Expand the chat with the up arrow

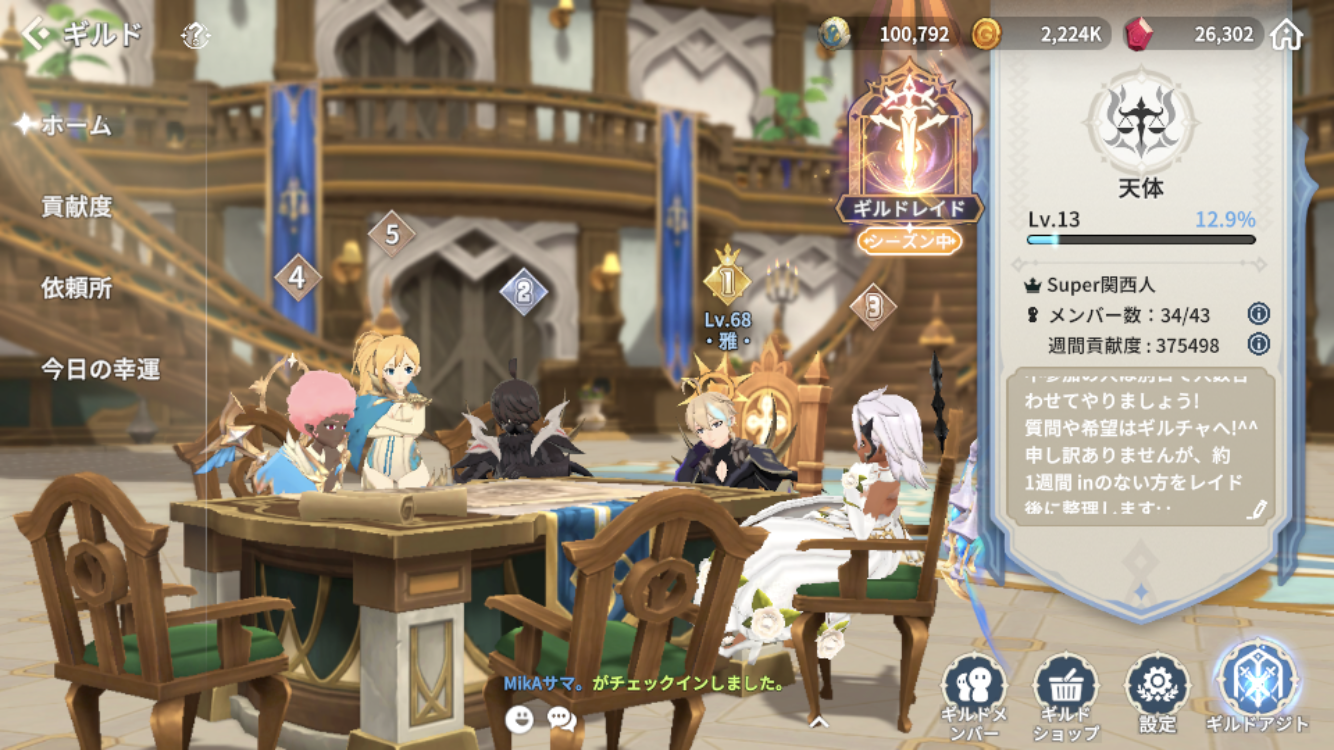pyautogui.click(x=819, y=719)
